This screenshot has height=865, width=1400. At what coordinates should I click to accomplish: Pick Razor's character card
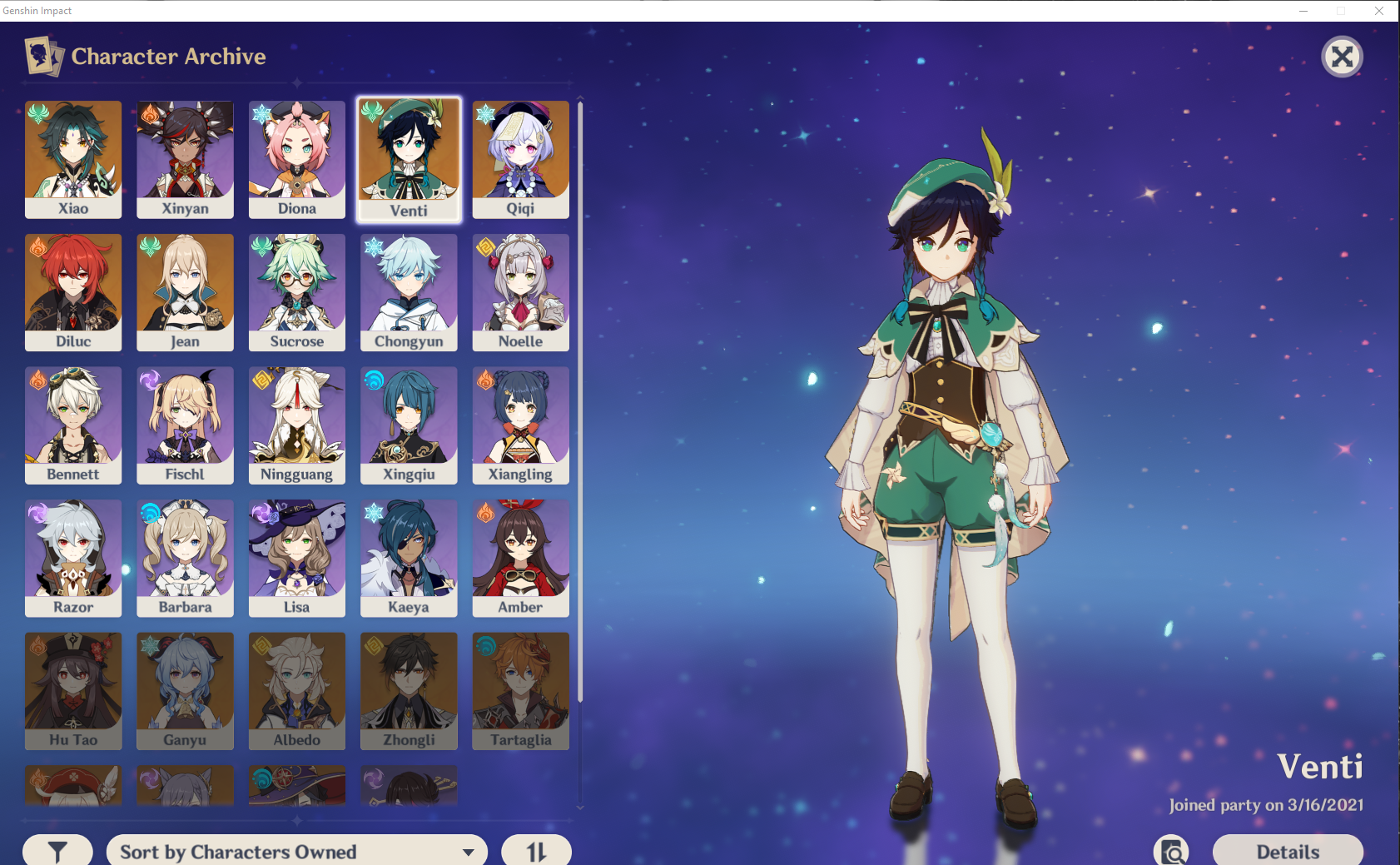(x=73, y=558)
